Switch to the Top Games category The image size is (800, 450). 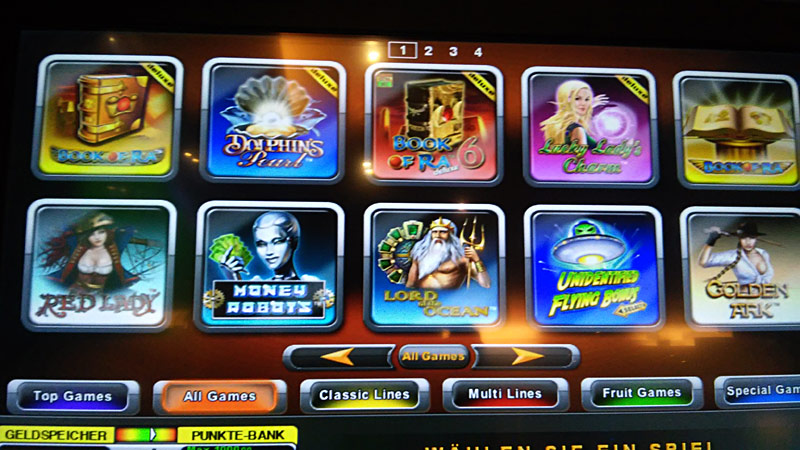tap(73, 397)
